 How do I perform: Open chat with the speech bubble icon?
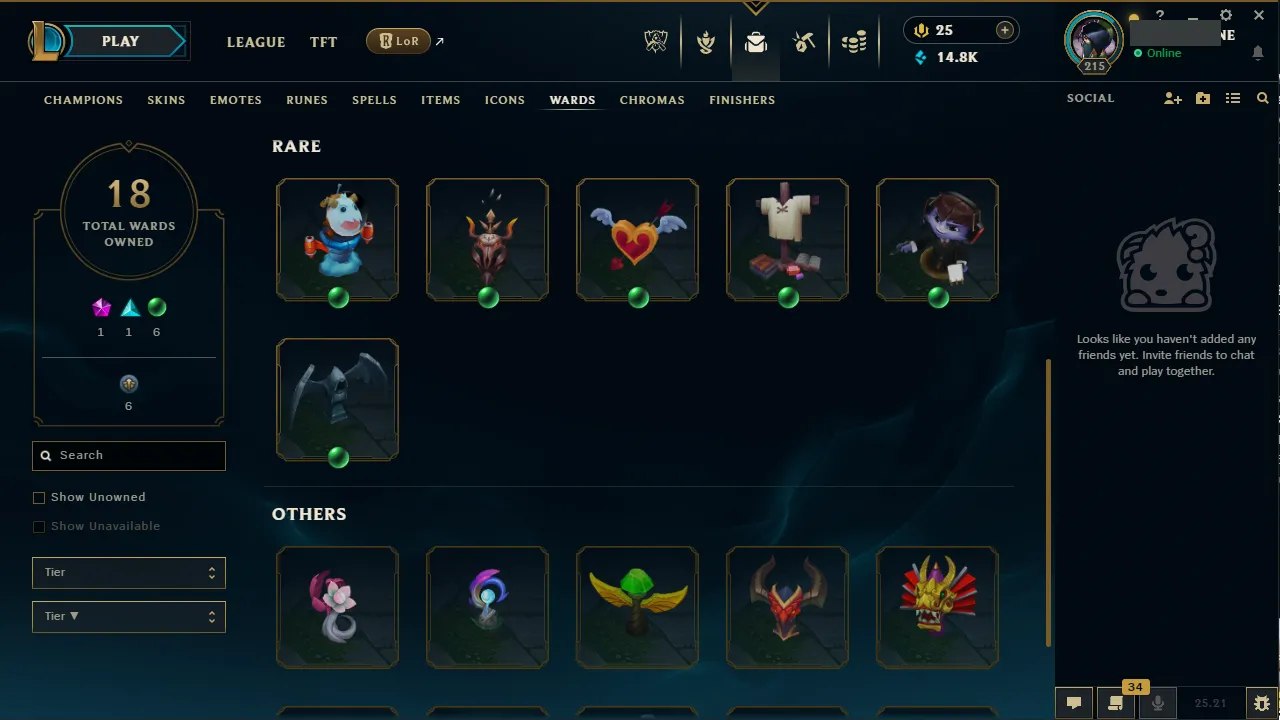coord(1073,703)
